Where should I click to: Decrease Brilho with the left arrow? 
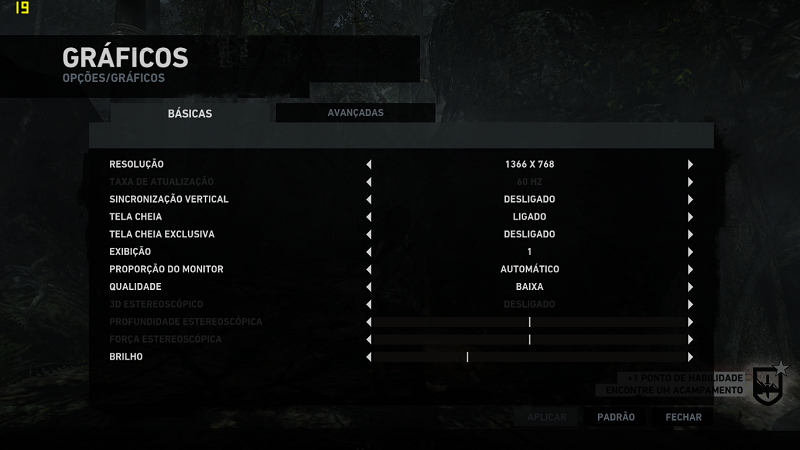coord(369,357)
